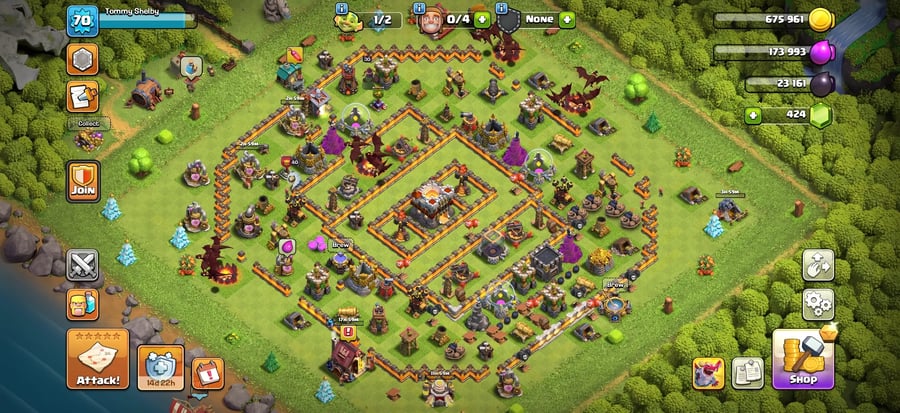Screen dimensions: 900x413
Task: Add gems with the green plus button
Action: point(756,115)
